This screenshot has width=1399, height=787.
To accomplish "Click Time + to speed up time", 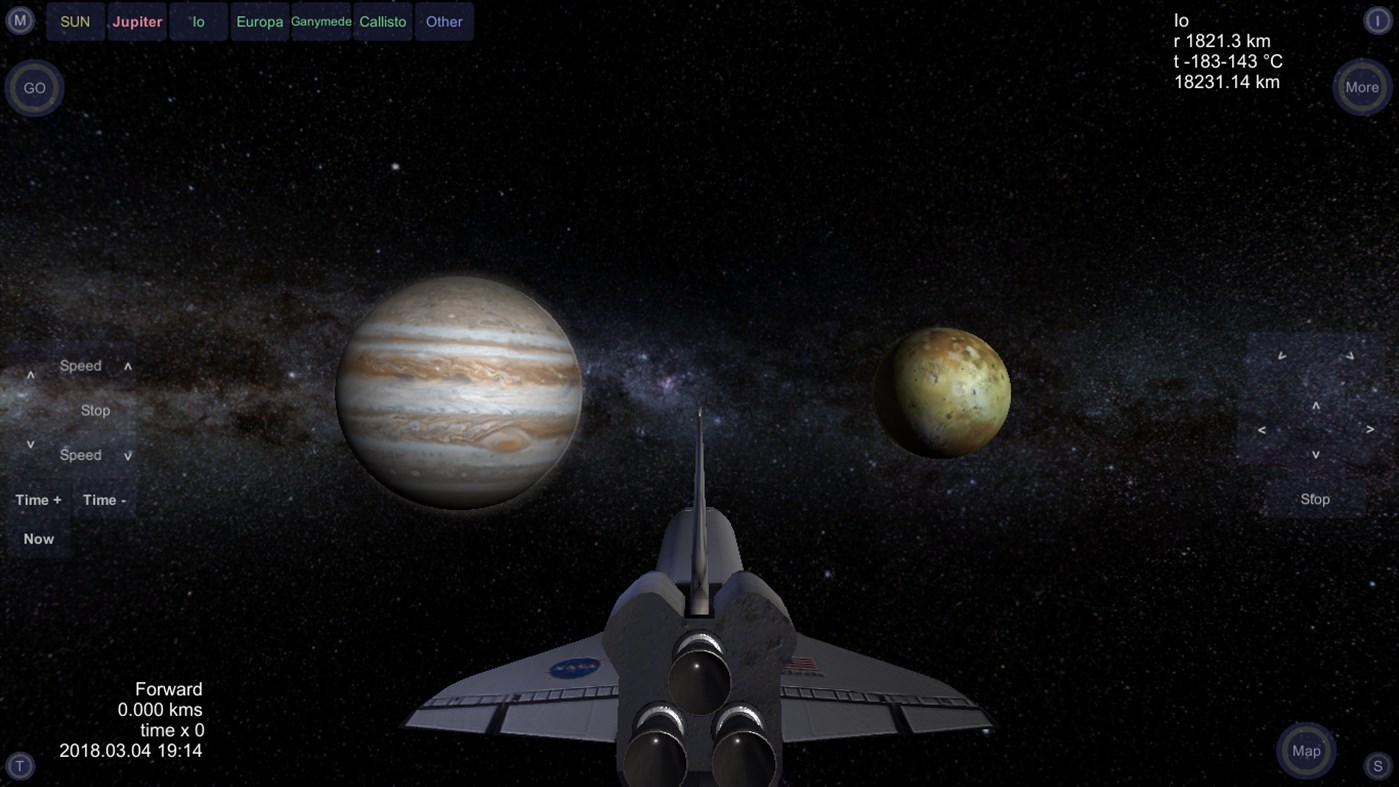I will pos(38,499).
